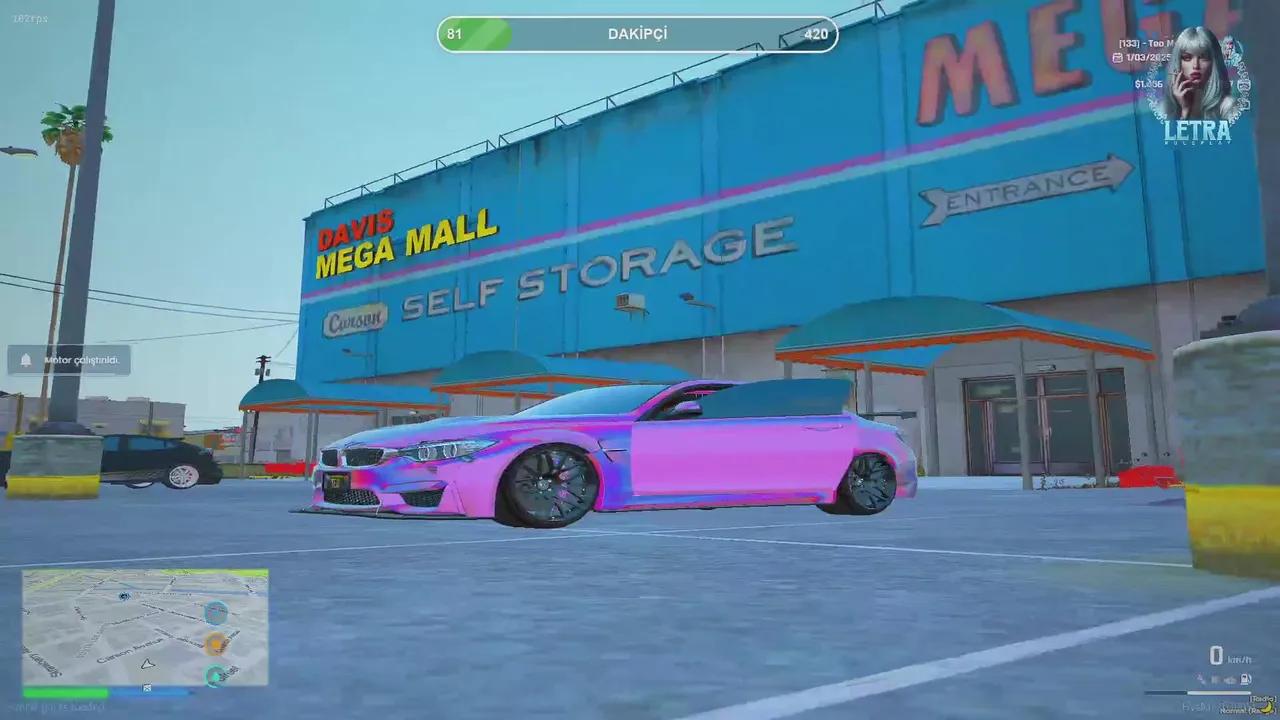
Task: Click the fuel pump icon
Action: pyautogui.click(x=1245, y=679)
